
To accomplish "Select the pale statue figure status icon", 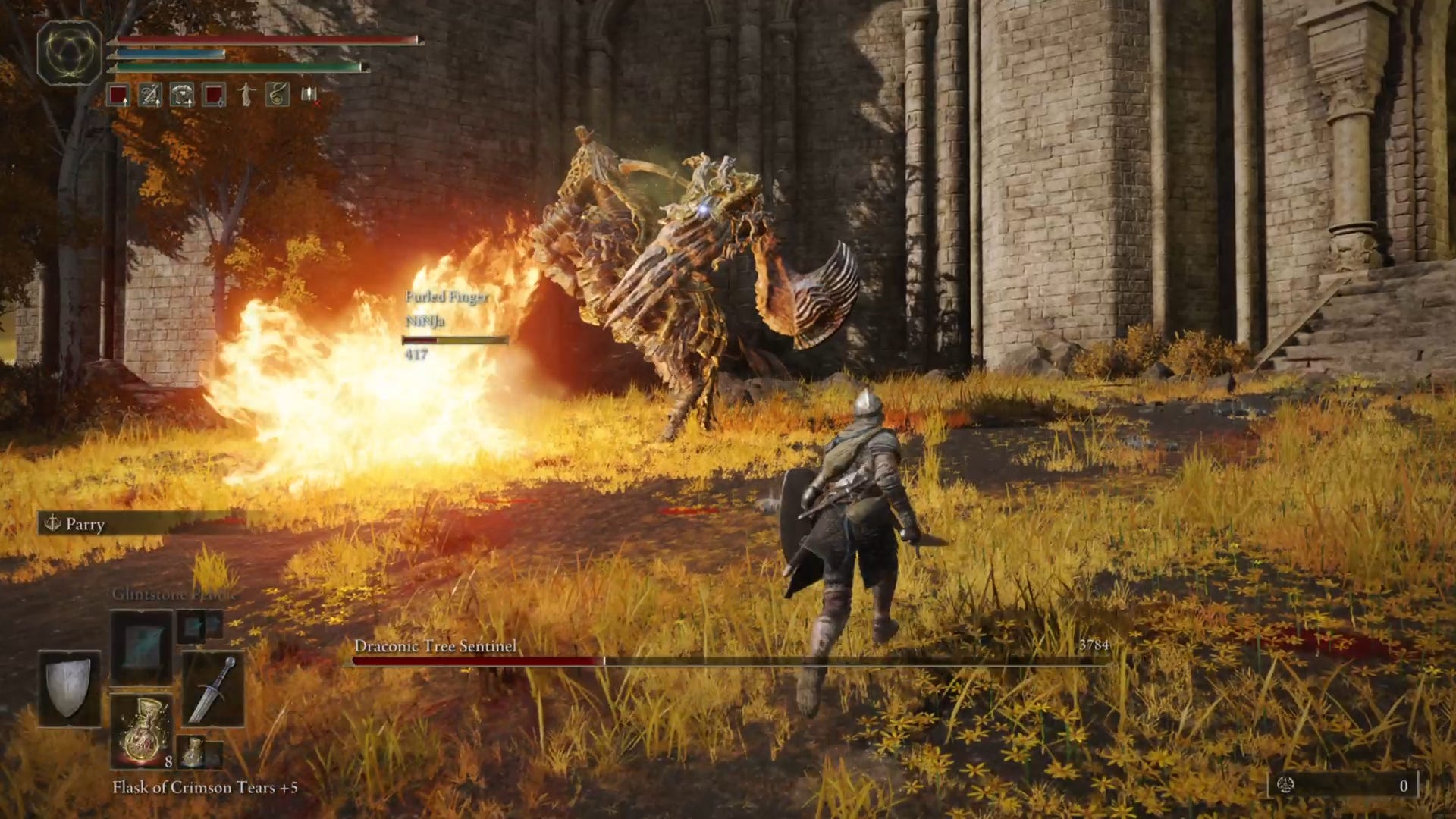I will 246,95.
